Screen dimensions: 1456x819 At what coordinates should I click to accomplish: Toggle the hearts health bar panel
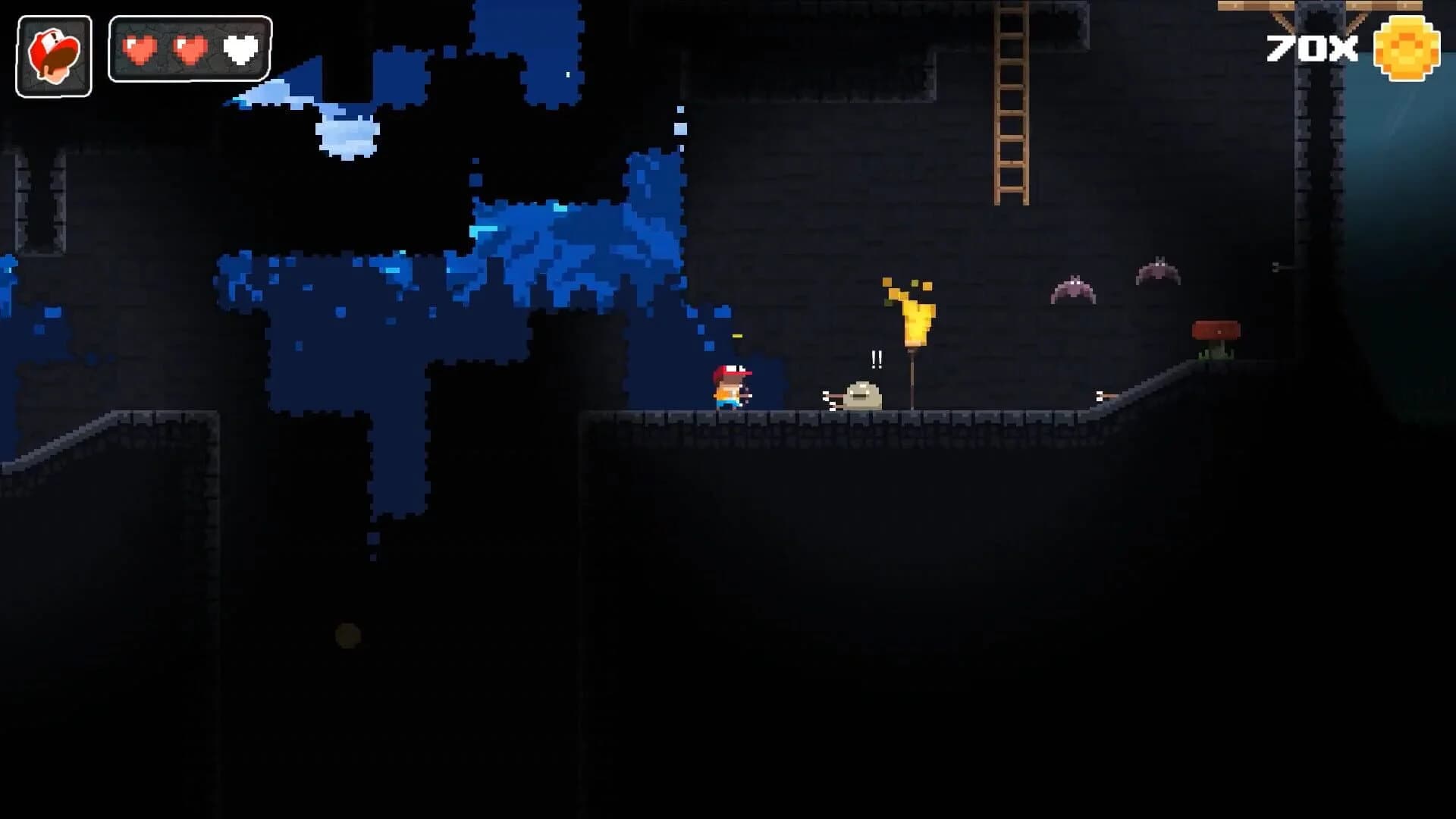[189, 49]
